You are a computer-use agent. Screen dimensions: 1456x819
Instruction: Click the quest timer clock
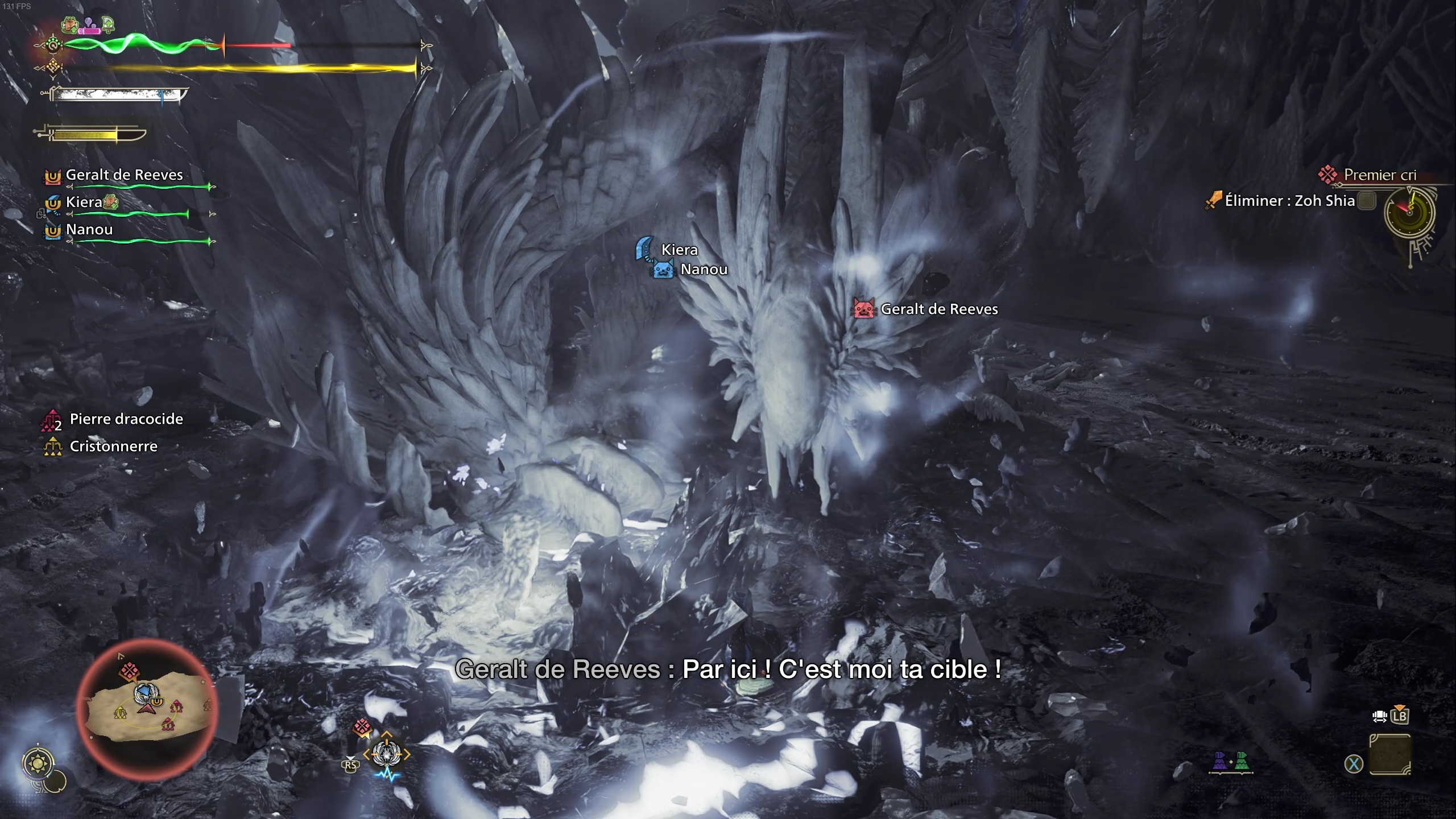(1409, 213)
